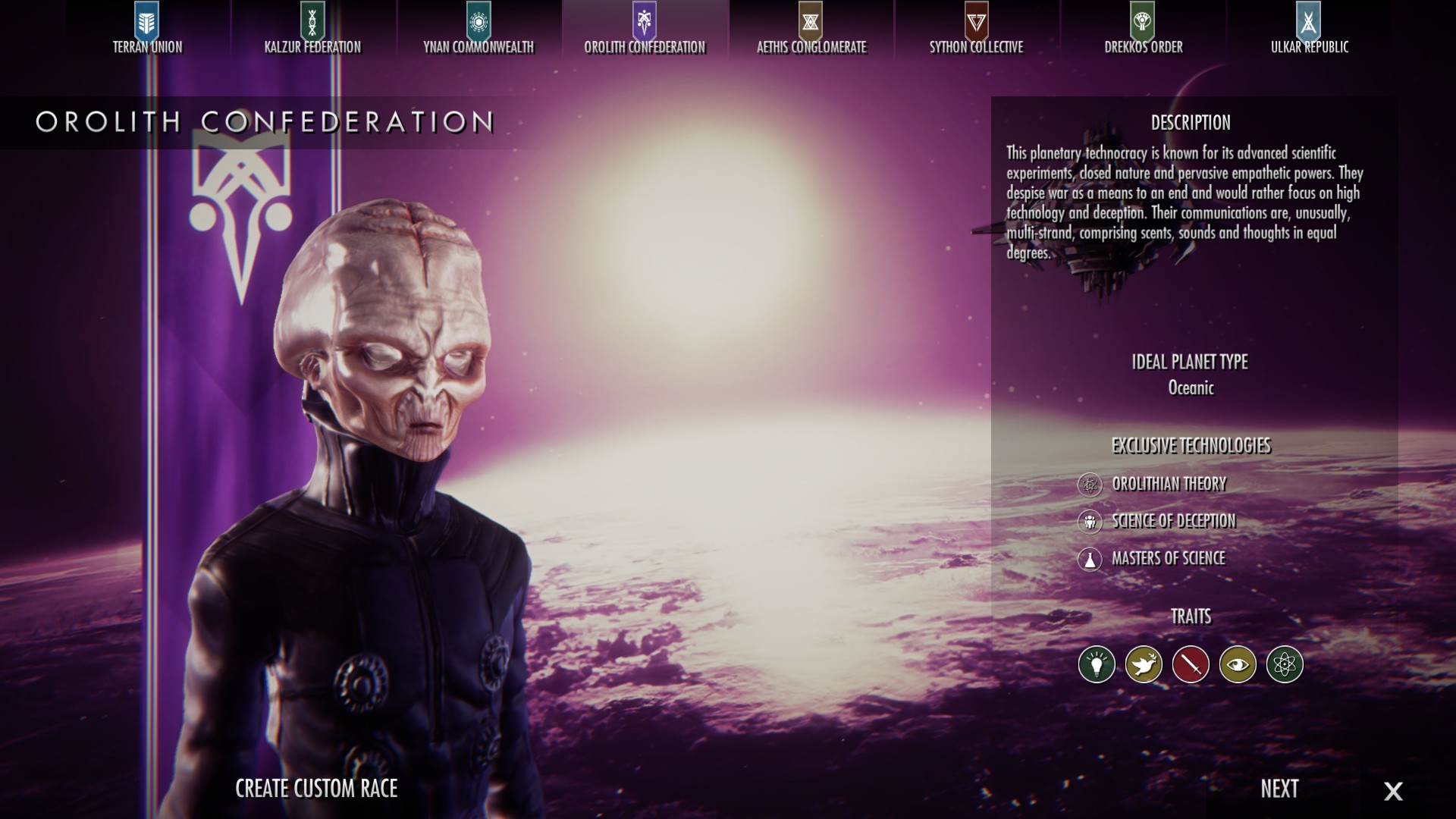Select the lightbulb intelligence trait icon
Image resolution: width=1456 pixels, height=819 pixels.
coord(1097,663)
